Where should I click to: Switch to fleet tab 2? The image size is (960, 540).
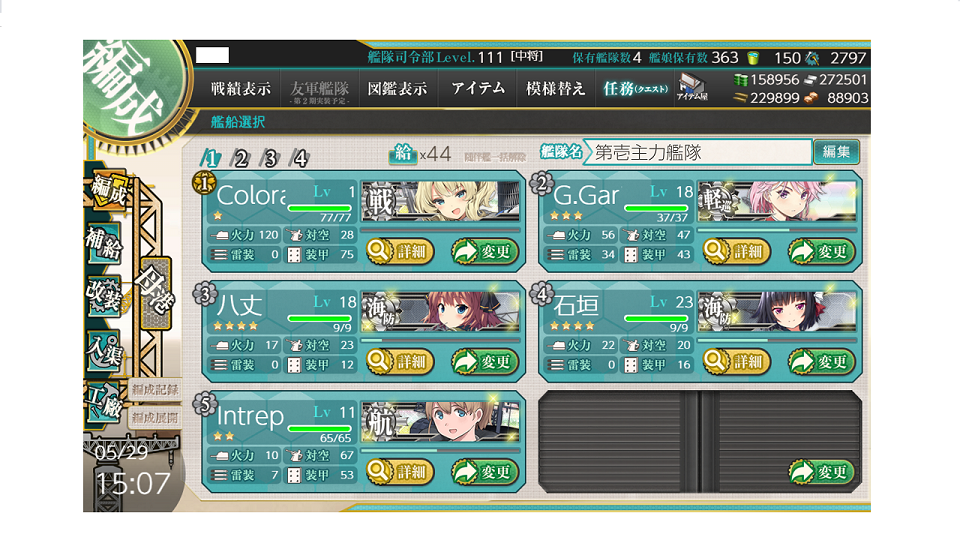point(240,158)
